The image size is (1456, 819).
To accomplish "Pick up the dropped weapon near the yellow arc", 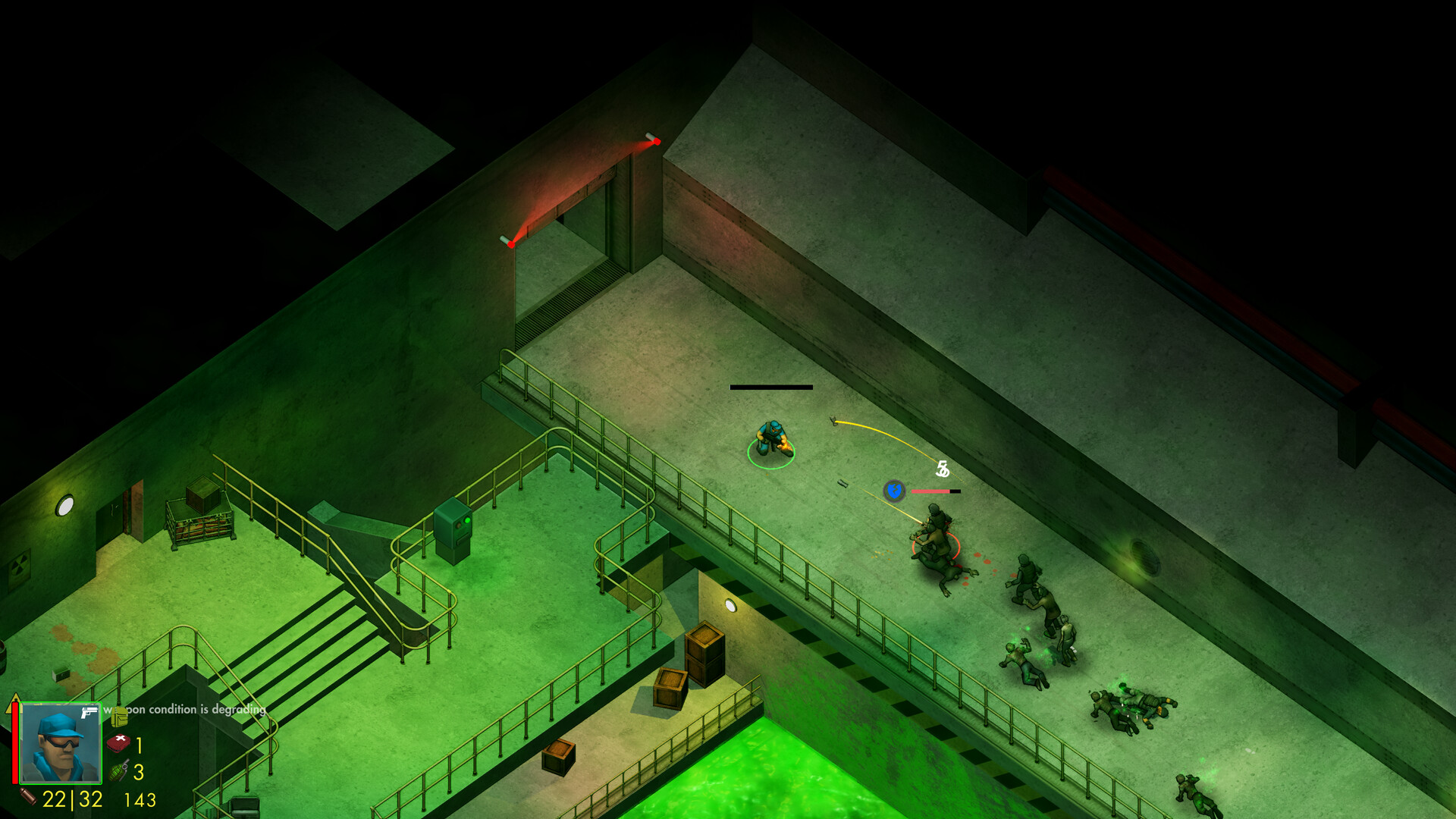I will pyautogui.click(x=834, y=422).
